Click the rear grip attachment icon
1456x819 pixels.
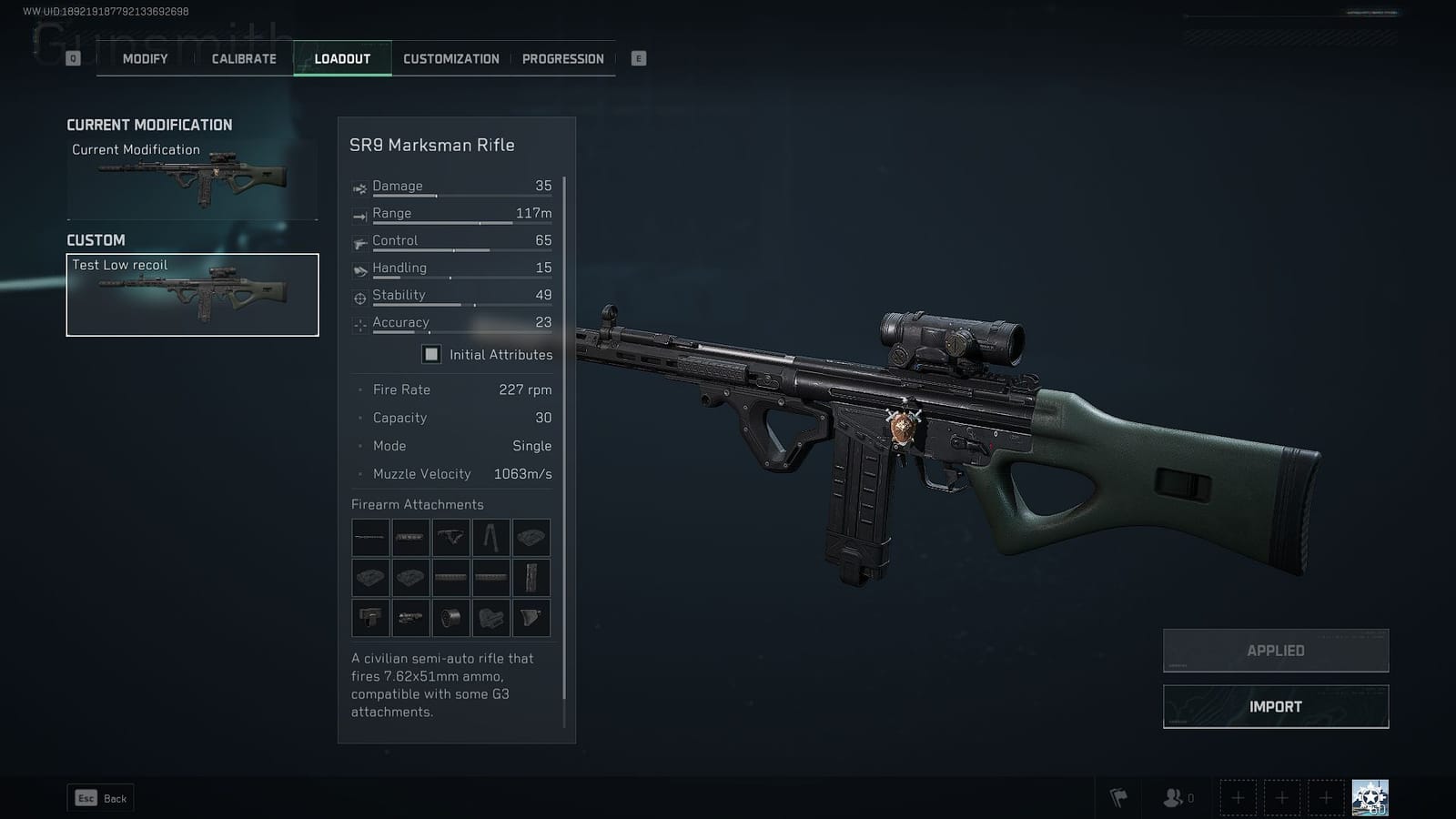531,617
